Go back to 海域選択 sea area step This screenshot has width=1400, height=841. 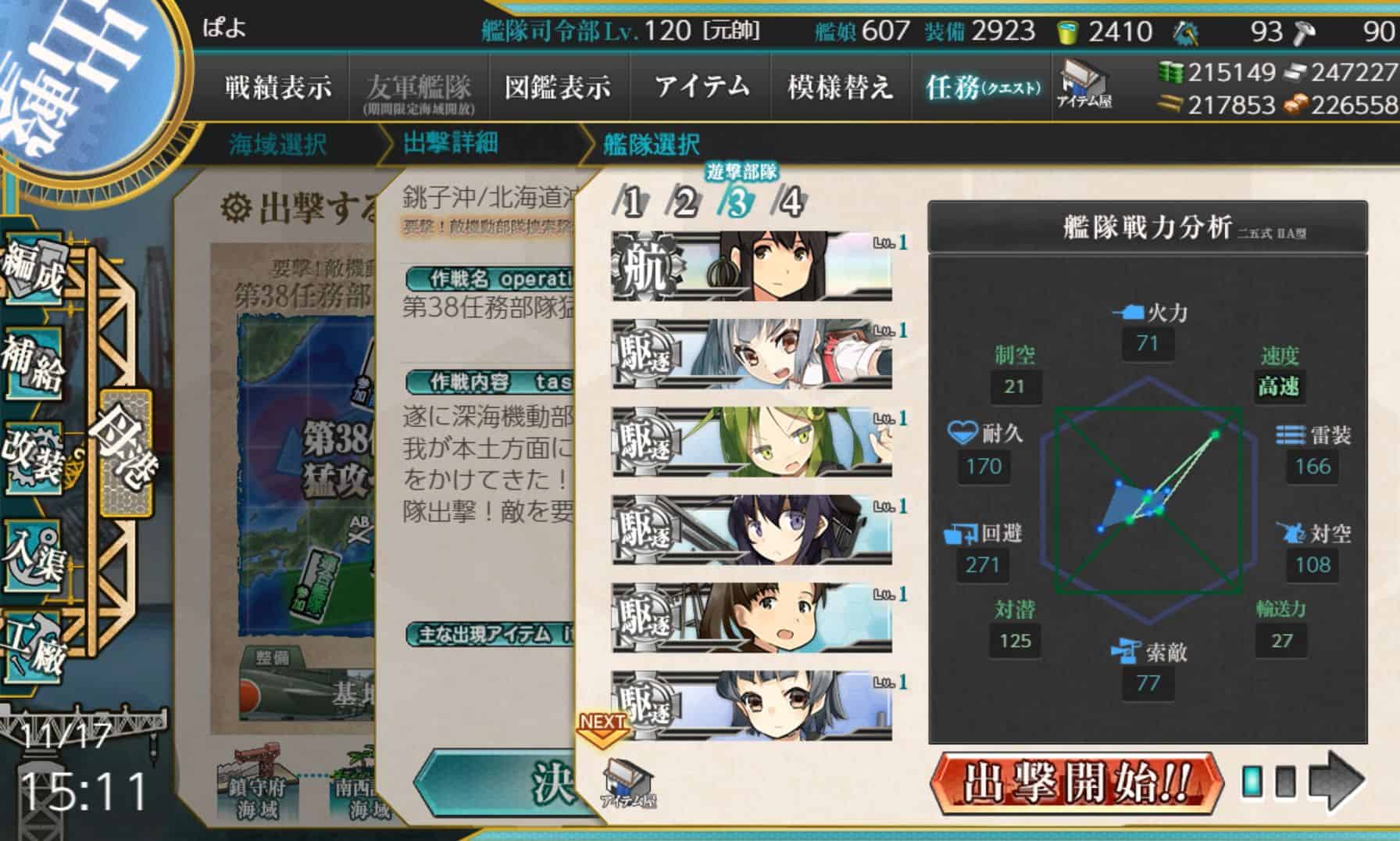pos(277,145)
